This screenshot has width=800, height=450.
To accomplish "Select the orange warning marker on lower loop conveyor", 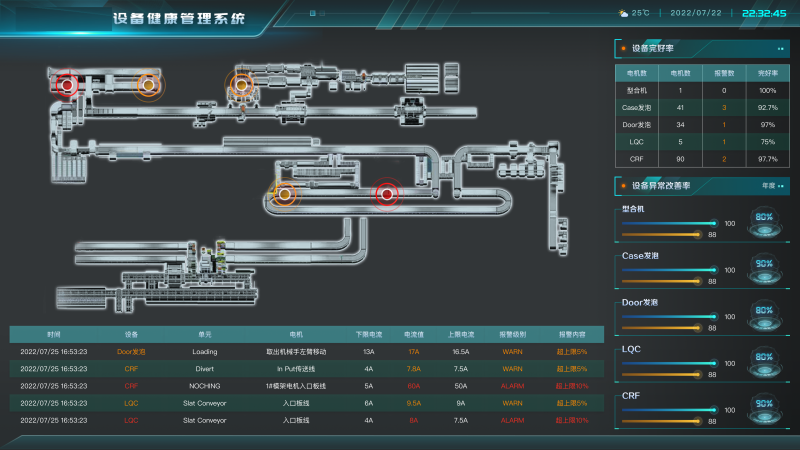I will point(285,194).
